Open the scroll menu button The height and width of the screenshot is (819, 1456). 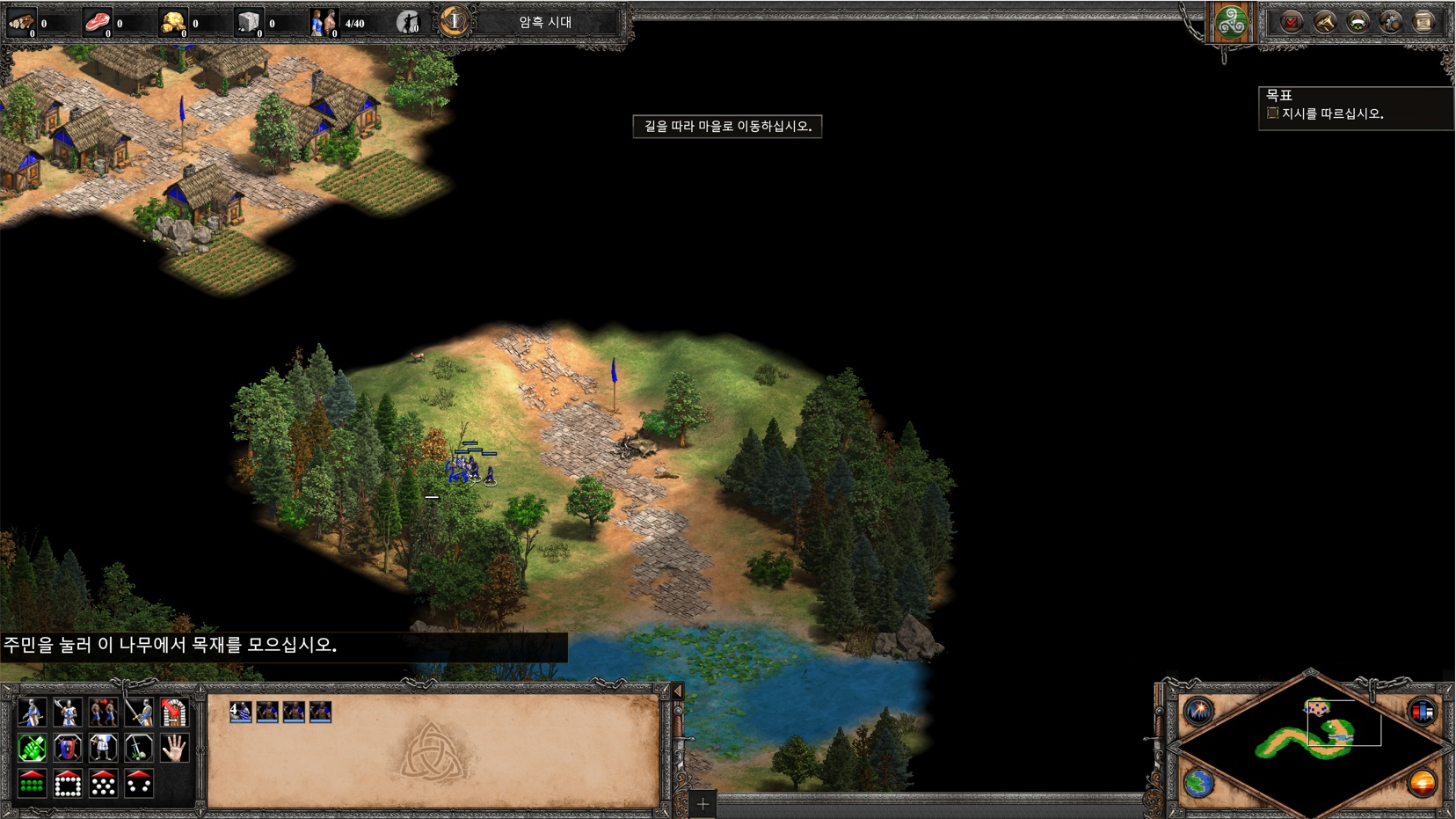(1423, 22)
